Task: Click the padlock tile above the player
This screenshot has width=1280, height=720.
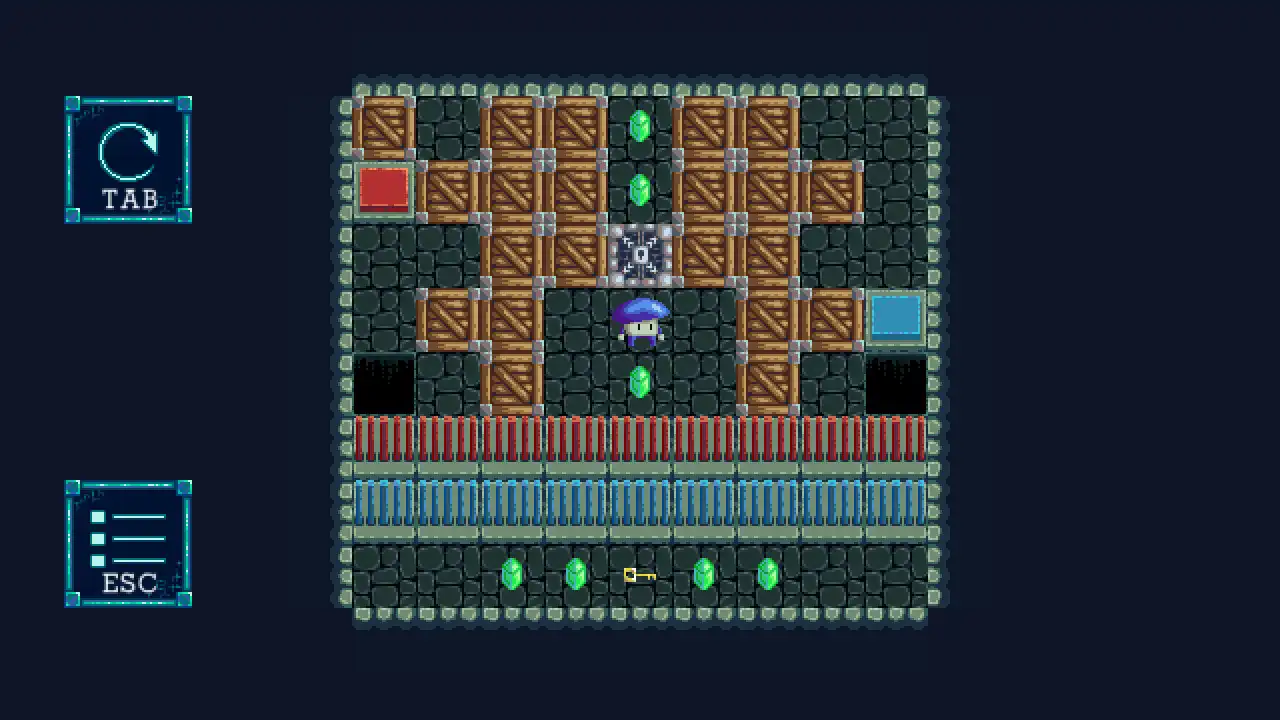Action: click(640, 255)
